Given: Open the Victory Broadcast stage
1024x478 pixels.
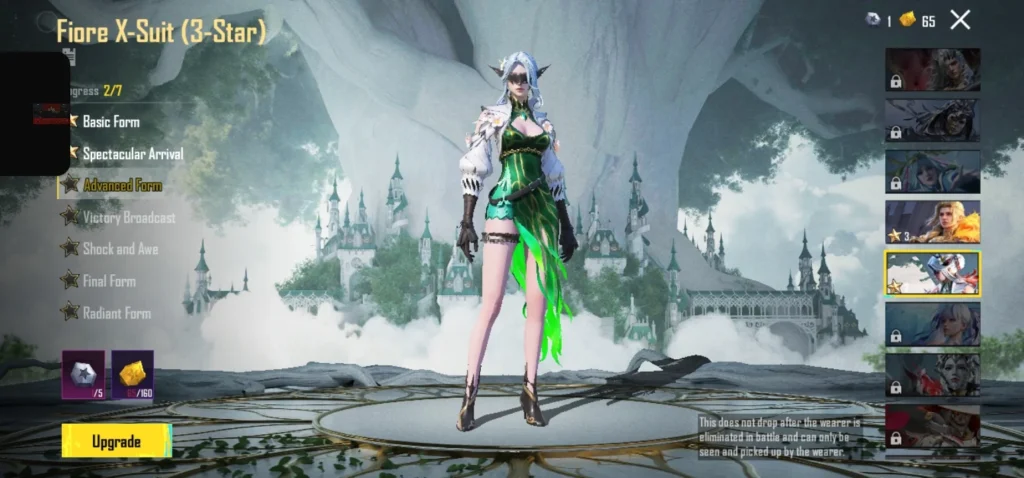Looking at the screenshot, I should click(128, 217).
